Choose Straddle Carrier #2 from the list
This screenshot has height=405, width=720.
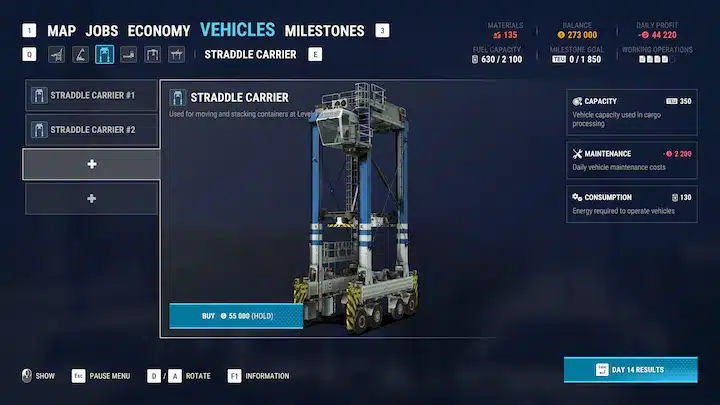[92, 130]
